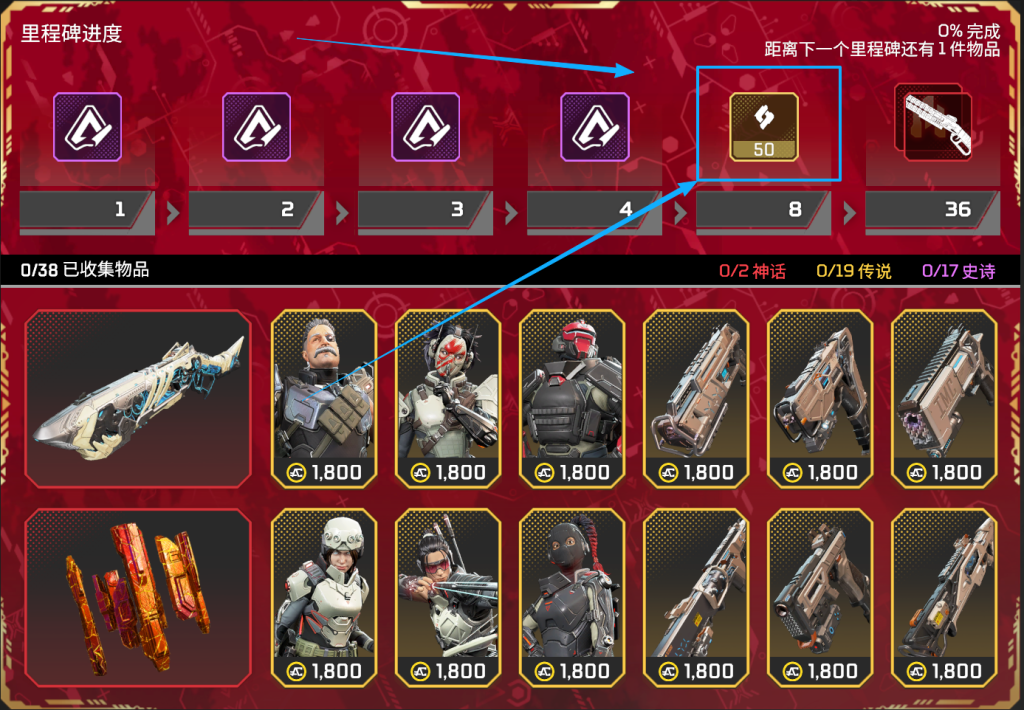The width and height of the screenshot is (1024, 710).
Task: Open the orange shards item tile
Action: click(x=138, y=597)
